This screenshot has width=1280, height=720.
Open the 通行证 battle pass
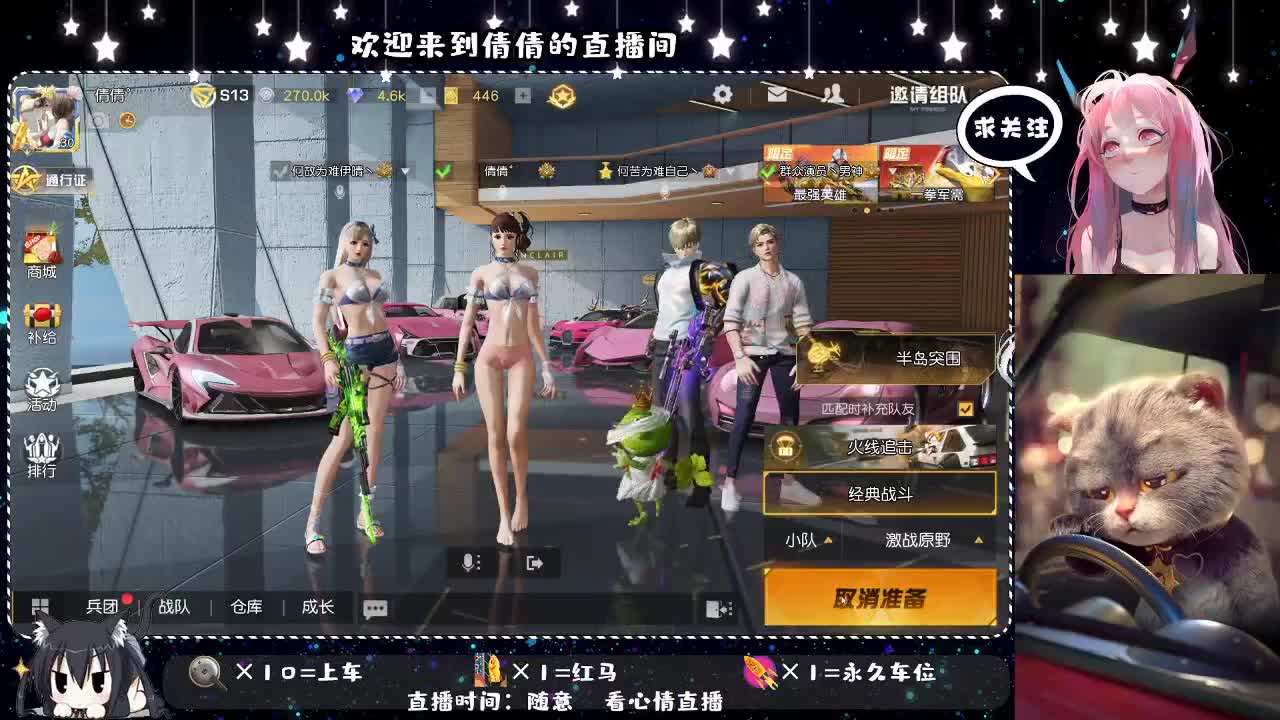pyautogui.click(x=48, y=179)
